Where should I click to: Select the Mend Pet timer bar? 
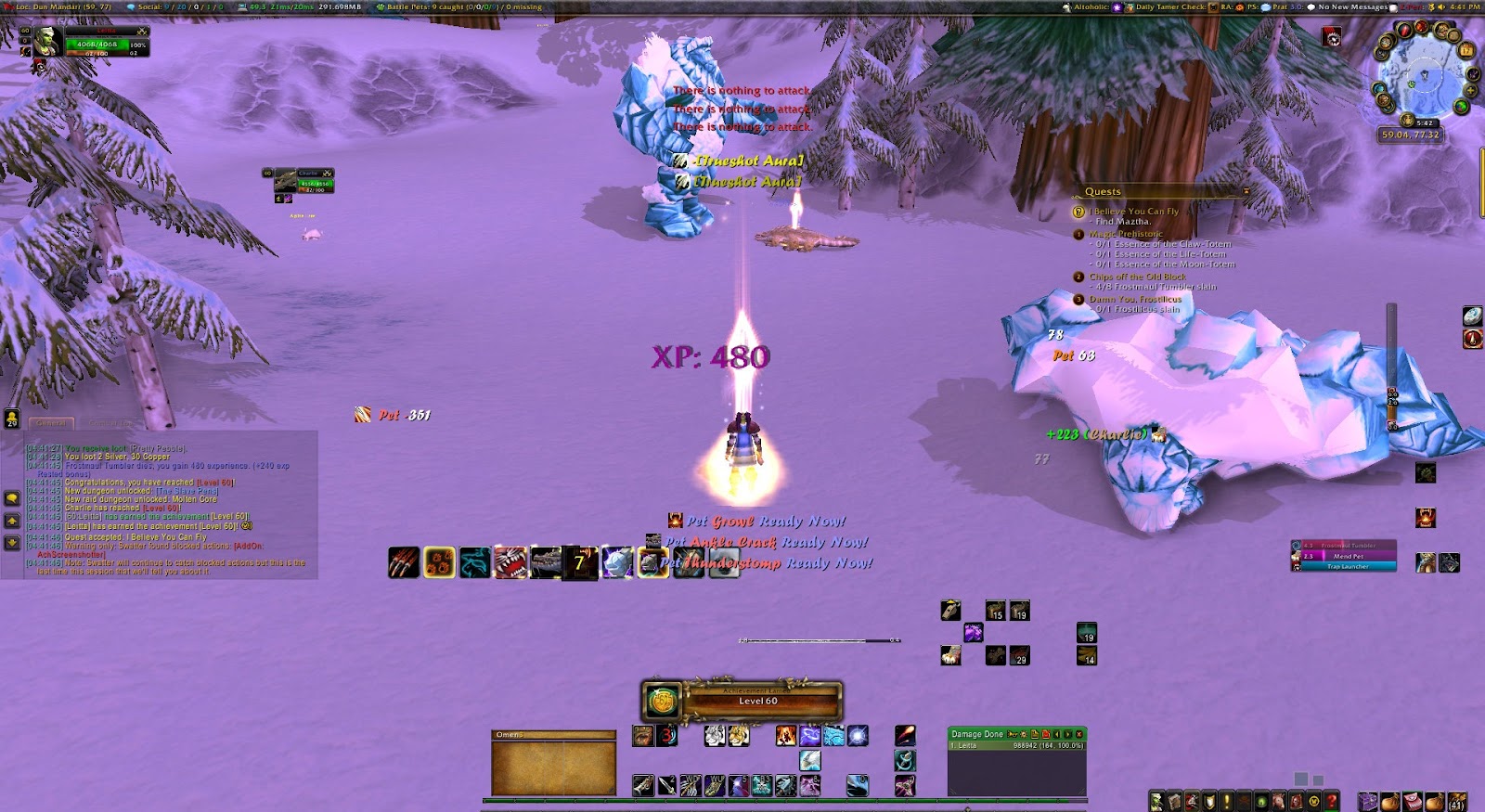click(1349, 556)
